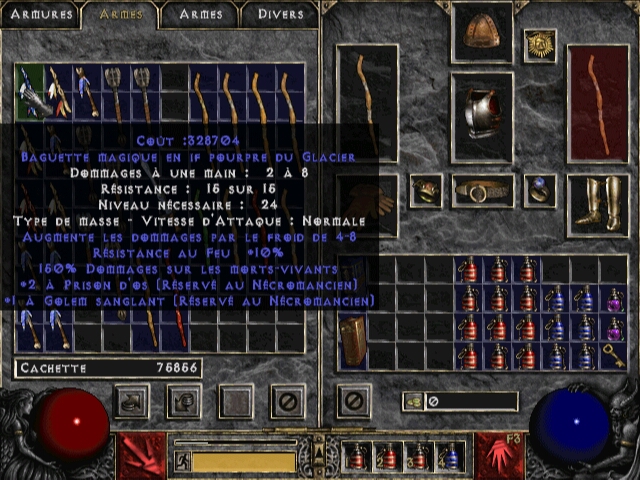The width and height of the screenshot is (640, 480).
Task: Pick up the brown tome in inventory
Action: coord(352,341)
